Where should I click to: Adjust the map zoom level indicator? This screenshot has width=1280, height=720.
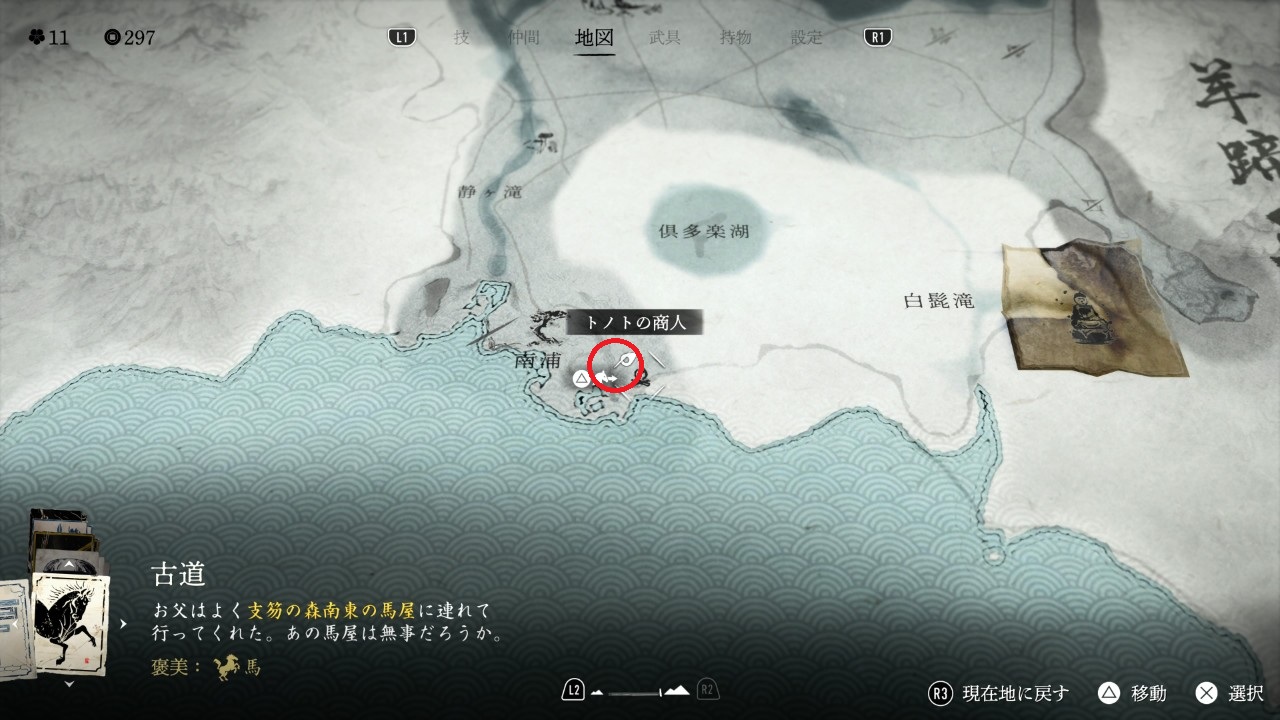tap(641, 691)
